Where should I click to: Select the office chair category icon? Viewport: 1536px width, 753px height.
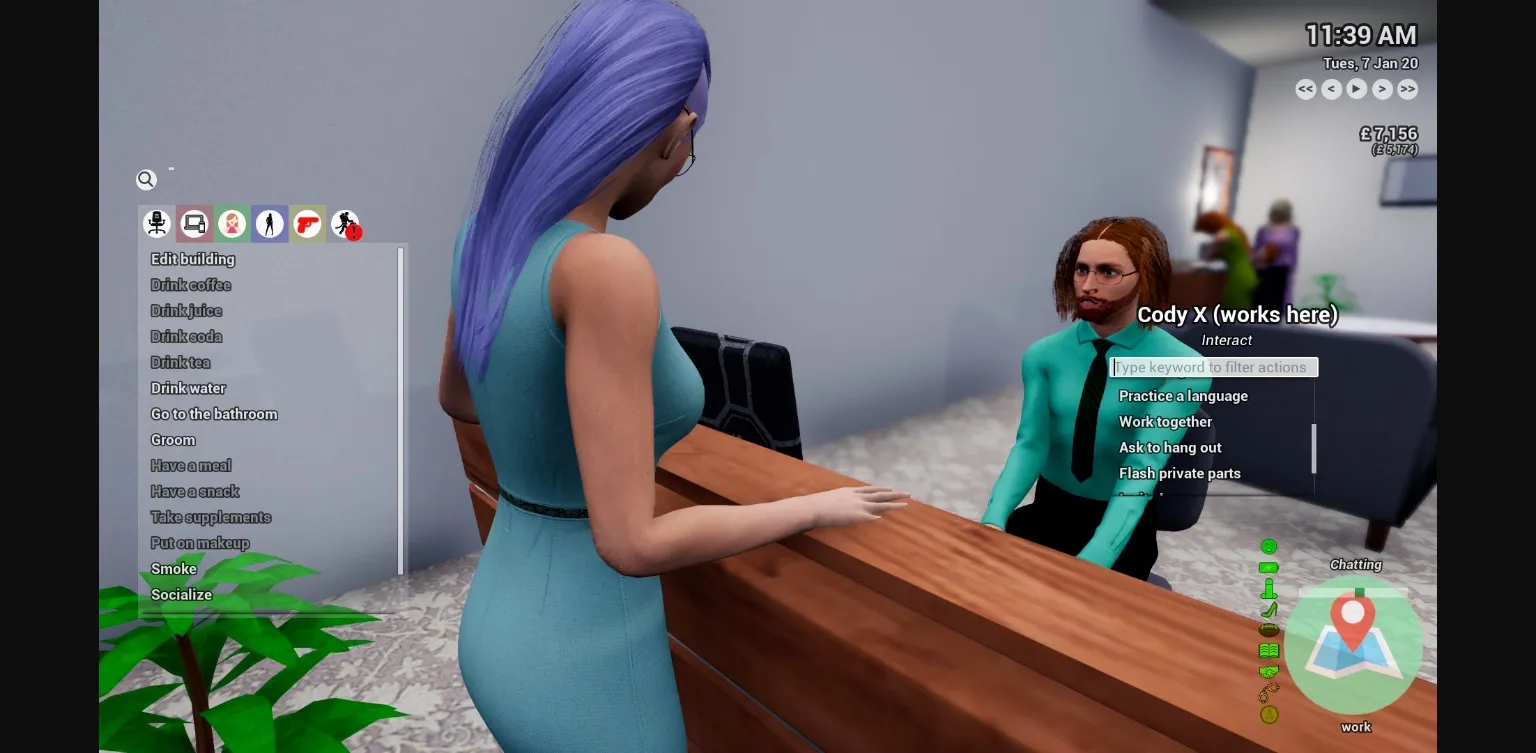(156, 223)
